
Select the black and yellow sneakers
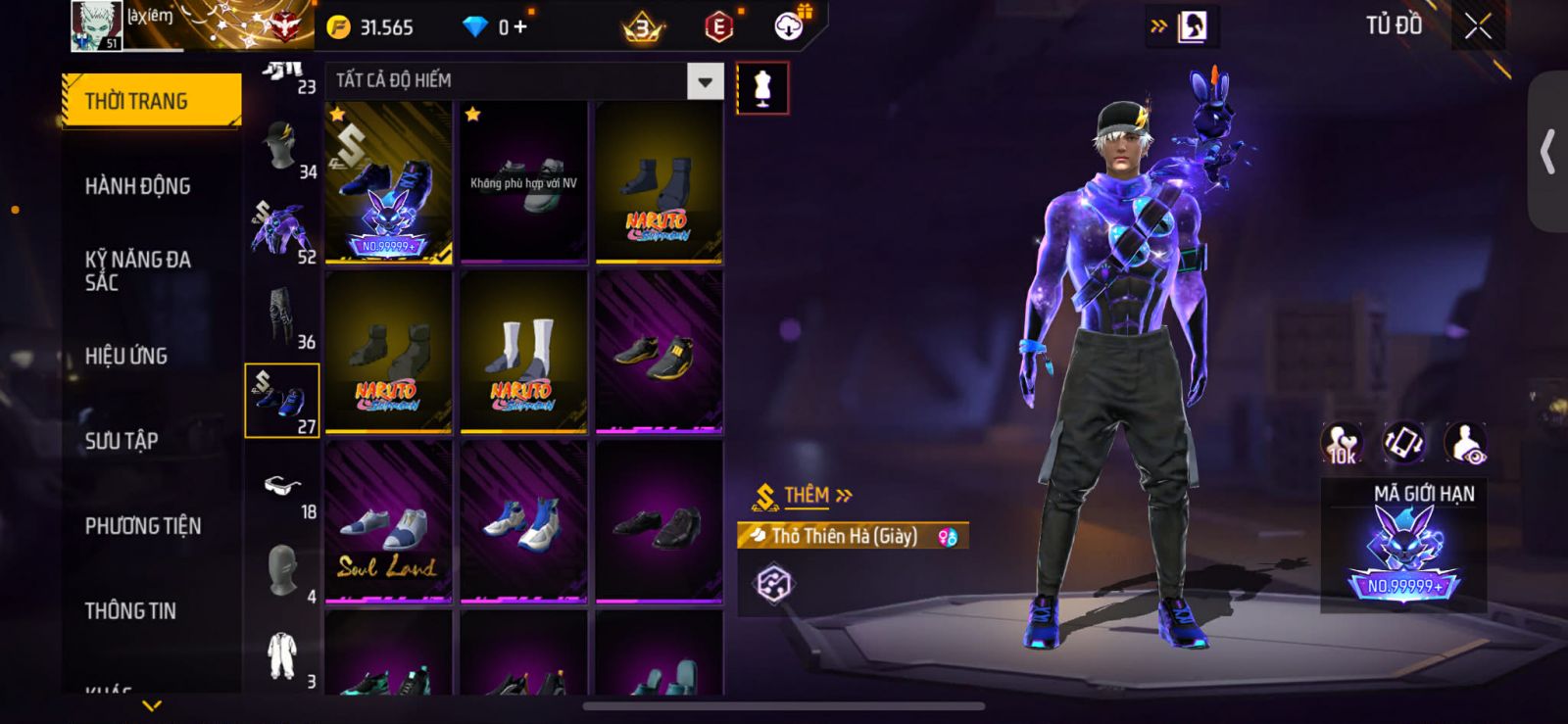(x=659, y=352)
